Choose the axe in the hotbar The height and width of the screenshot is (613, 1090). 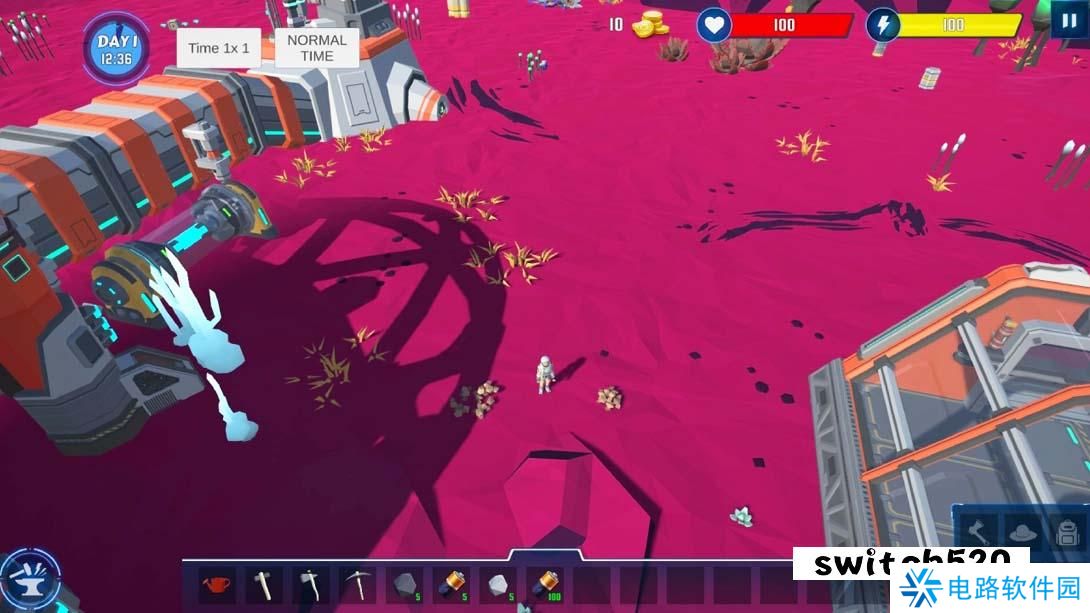(309, 584)
